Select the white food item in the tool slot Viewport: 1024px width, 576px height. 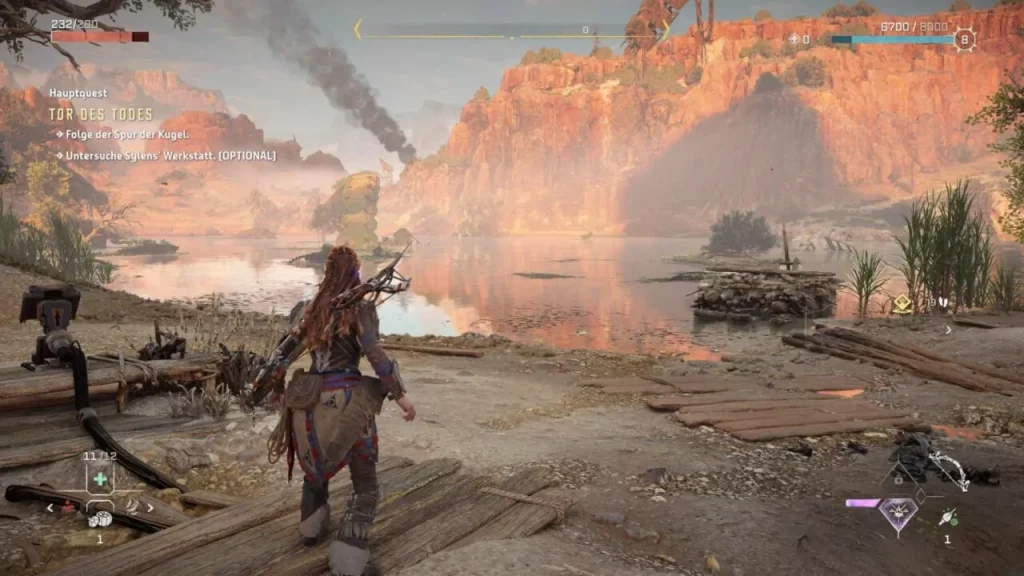pyautogui.click(x=100, y=519)
